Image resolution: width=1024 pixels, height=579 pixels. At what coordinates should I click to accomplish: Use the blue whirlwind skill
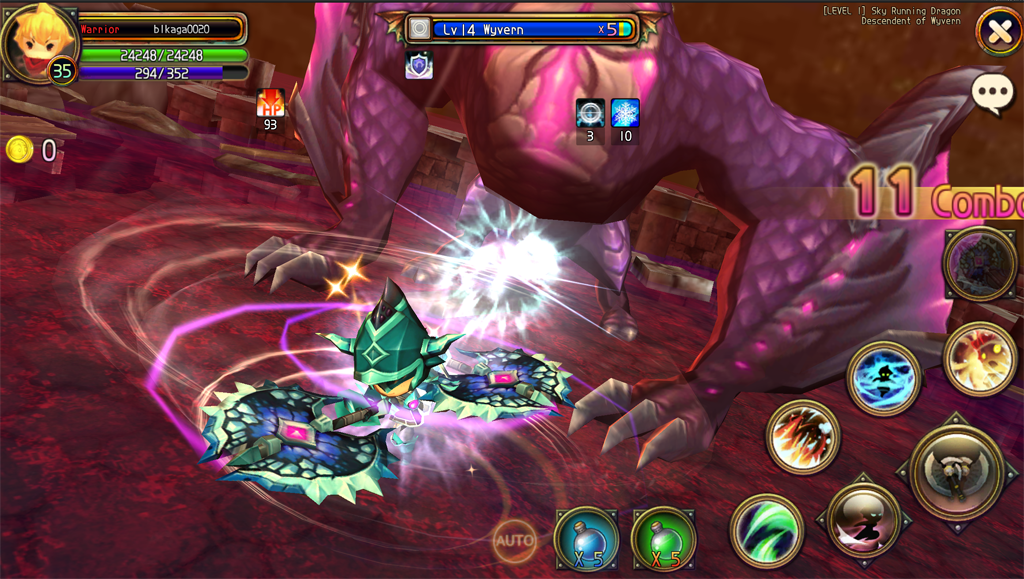tap(884, 378)
